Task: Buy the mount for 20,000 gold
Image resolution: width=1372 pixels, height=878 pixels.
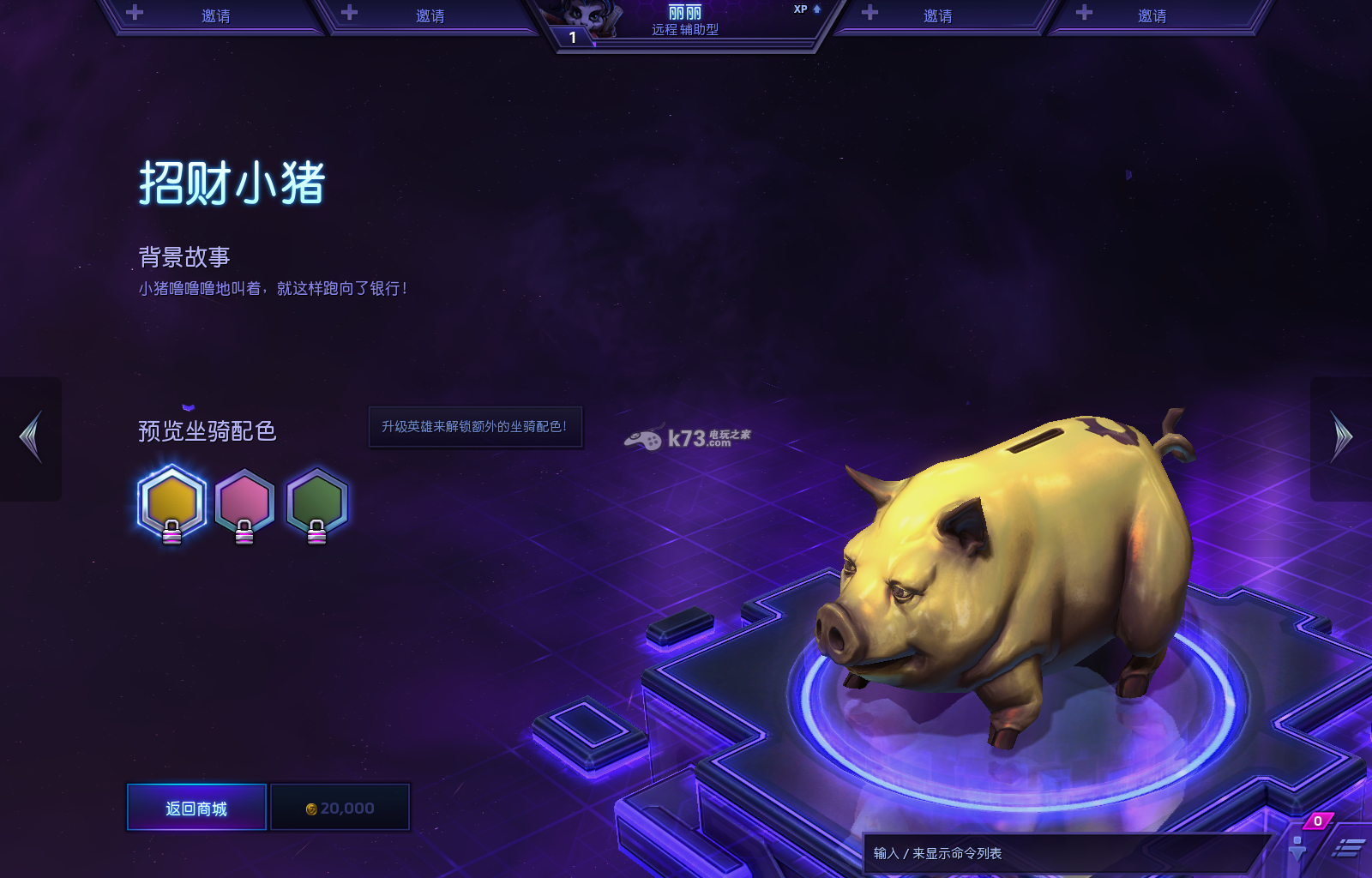Action: (x=340, y=808)
